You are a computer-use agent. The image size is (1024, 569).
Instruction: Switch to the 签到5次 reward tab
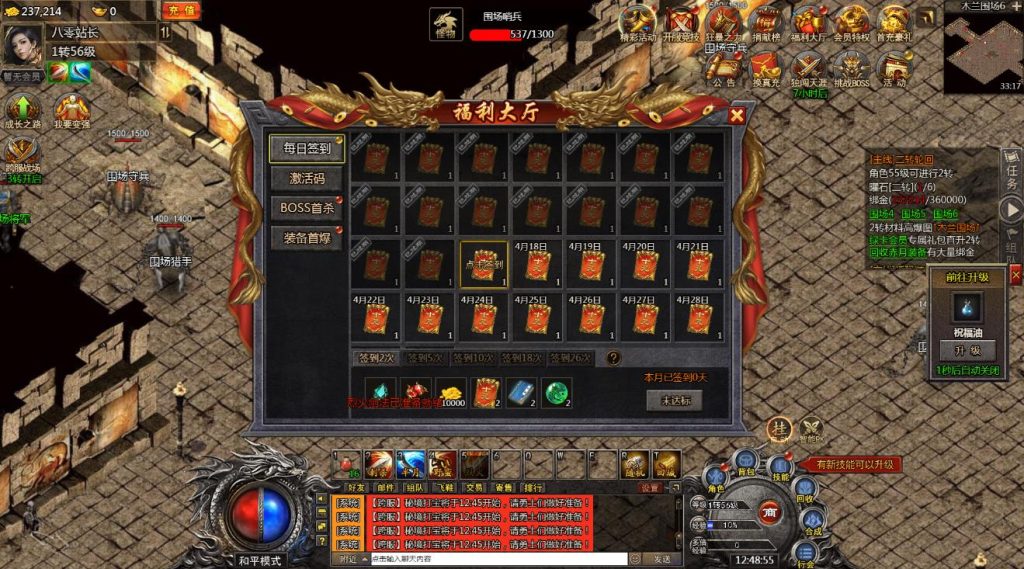[x=423, y=358]
